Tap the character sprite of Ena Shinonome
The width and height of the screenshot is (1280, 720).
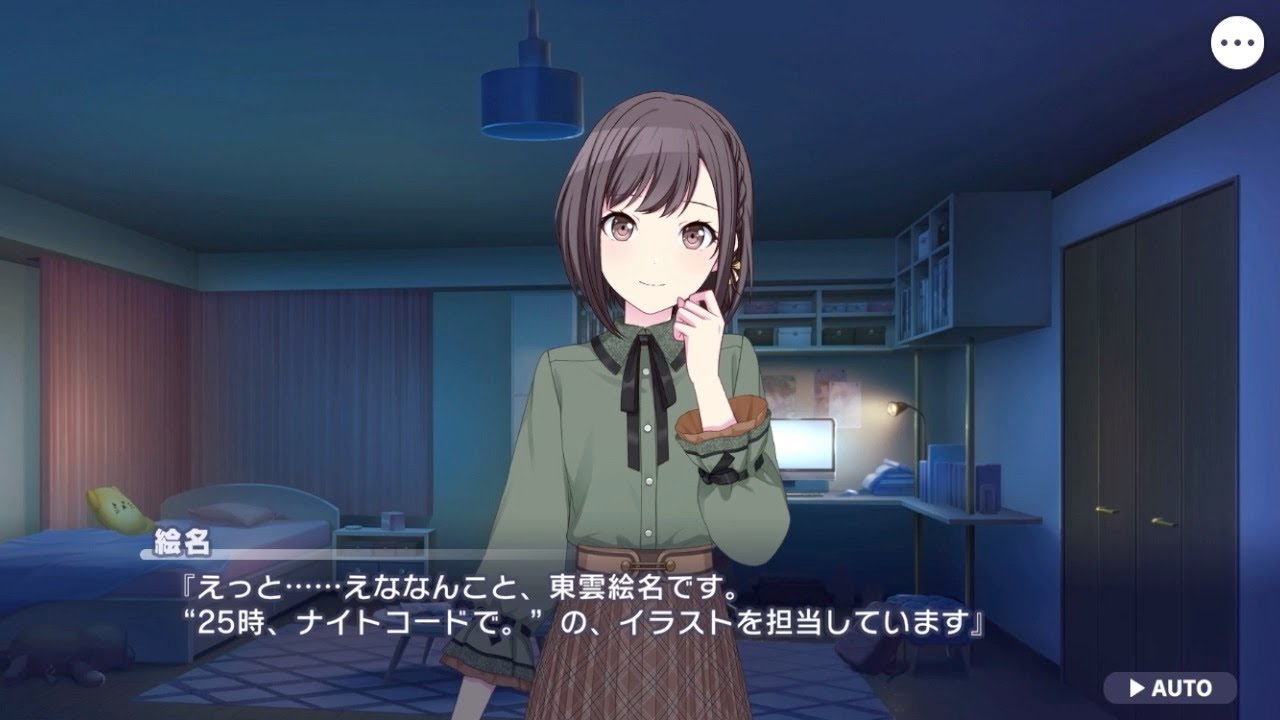640,350
